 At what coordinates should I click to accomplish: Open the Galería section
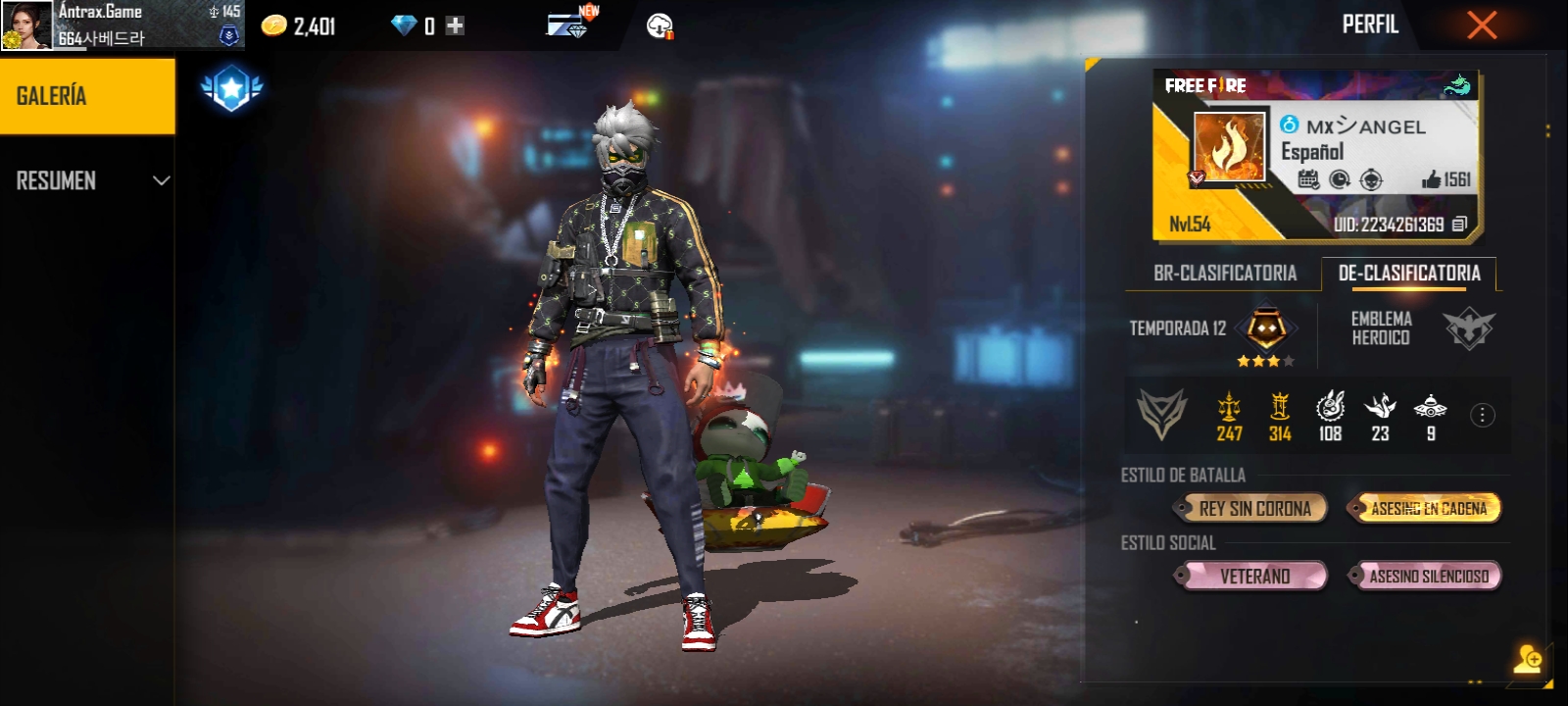coord(87,96)
